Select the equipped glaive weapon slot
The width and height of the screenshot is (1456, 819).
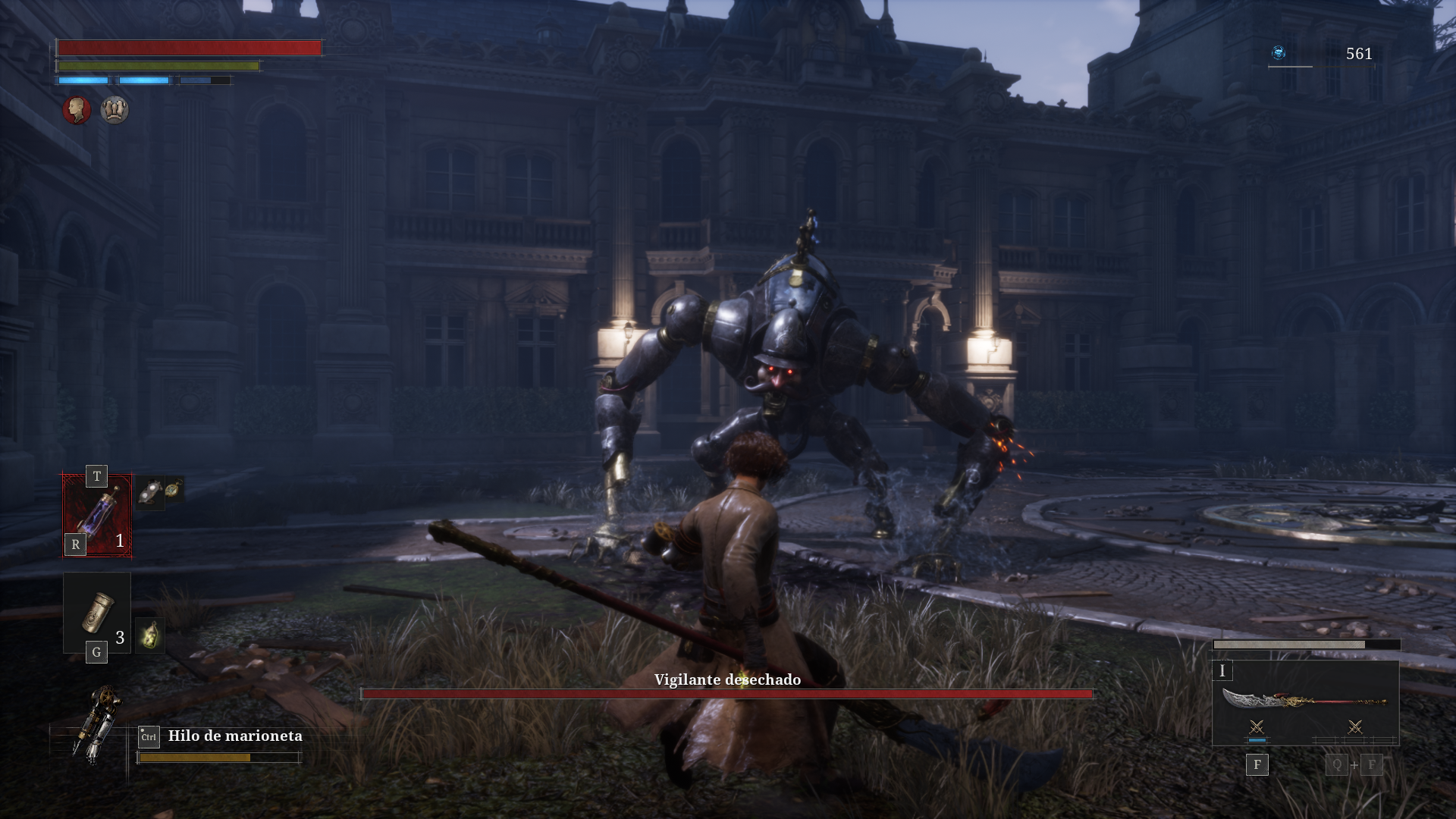tap(1305, 699)
